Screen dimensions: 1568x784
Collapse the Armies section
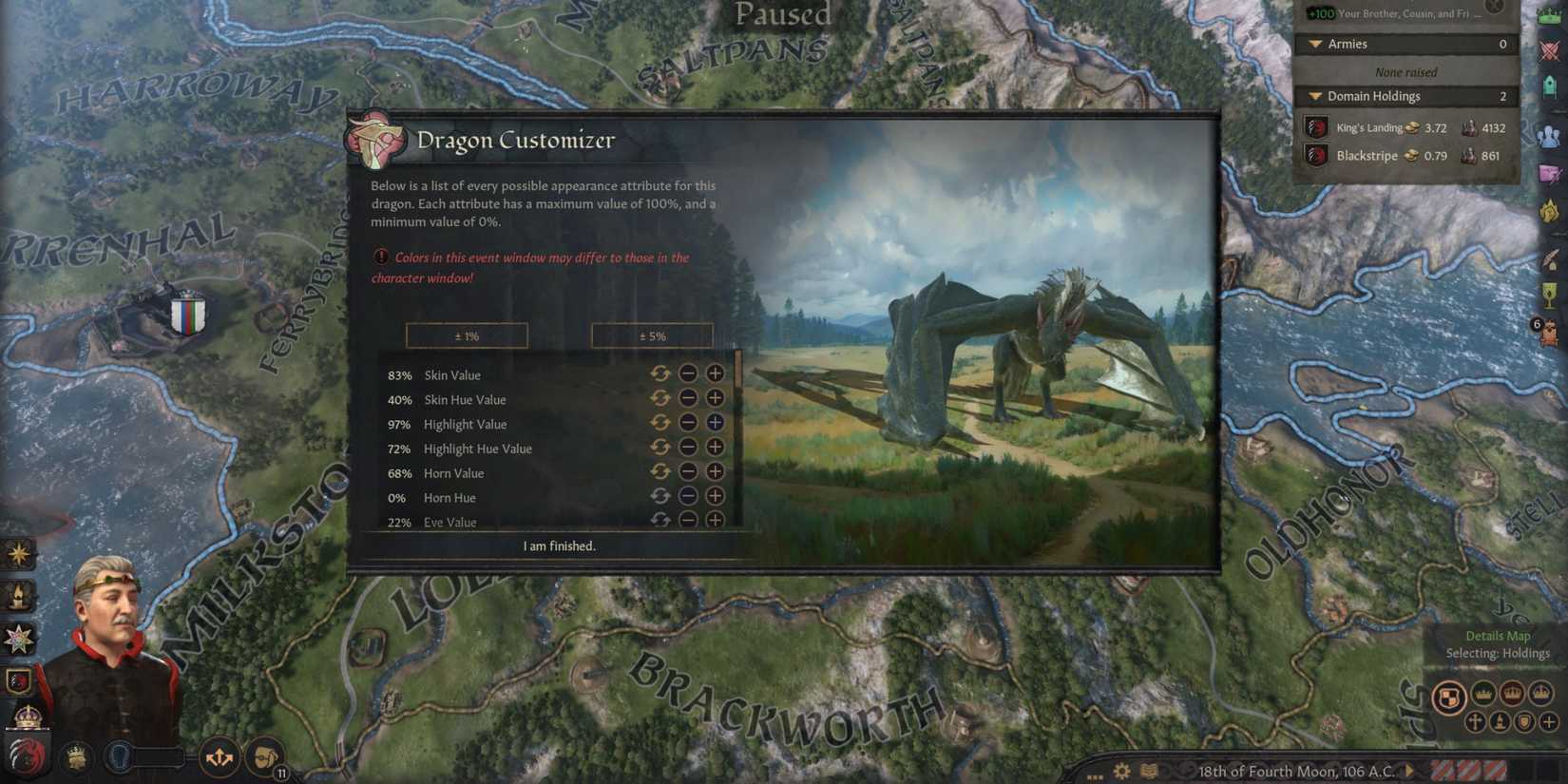point(1317,44)
